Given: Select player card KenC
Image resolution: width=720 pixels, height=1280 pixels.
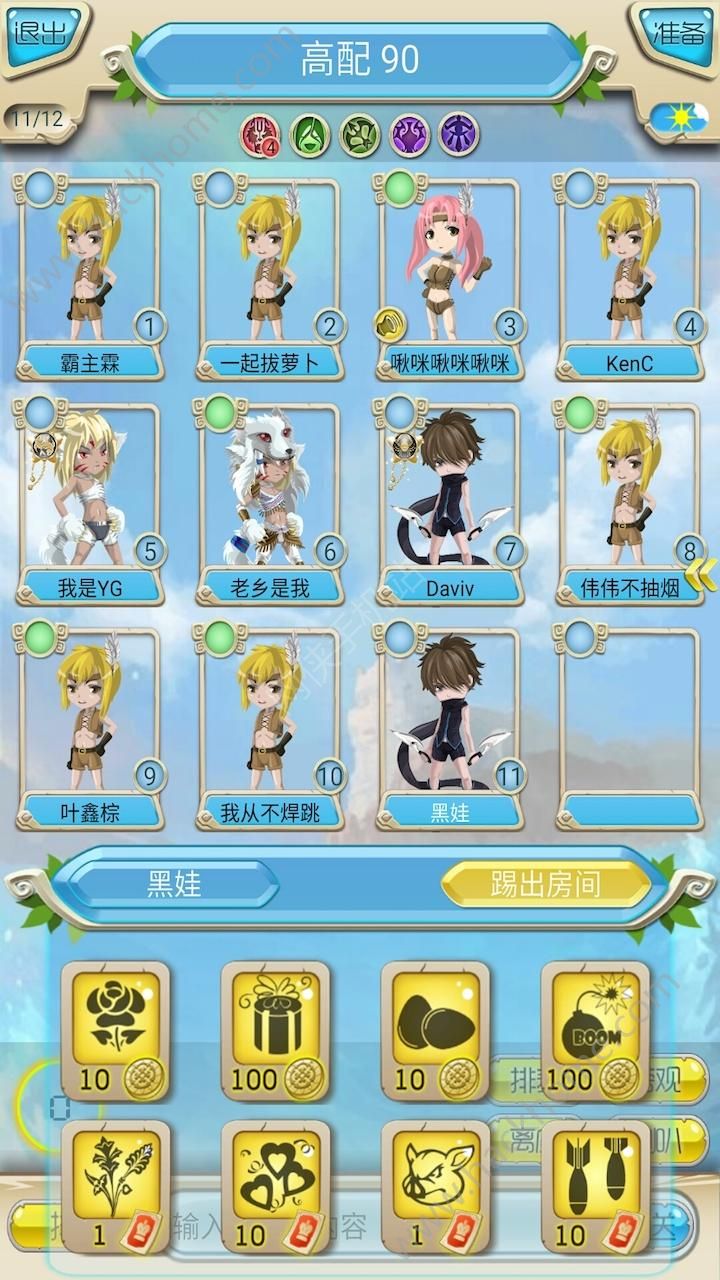Looking at the screenshot, I should coord(630,275).
